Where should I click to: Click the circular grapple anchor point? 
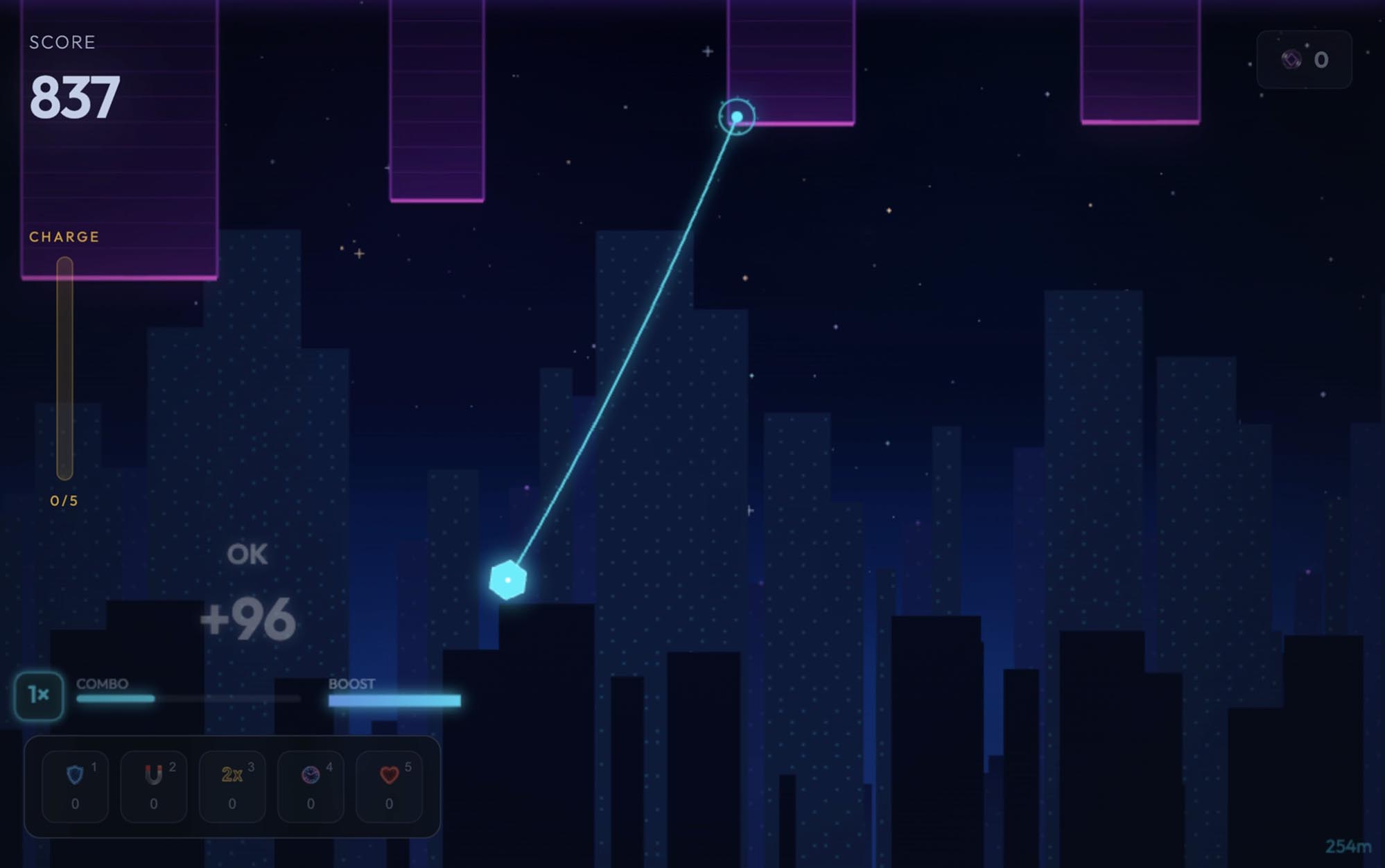click(736, 117)
